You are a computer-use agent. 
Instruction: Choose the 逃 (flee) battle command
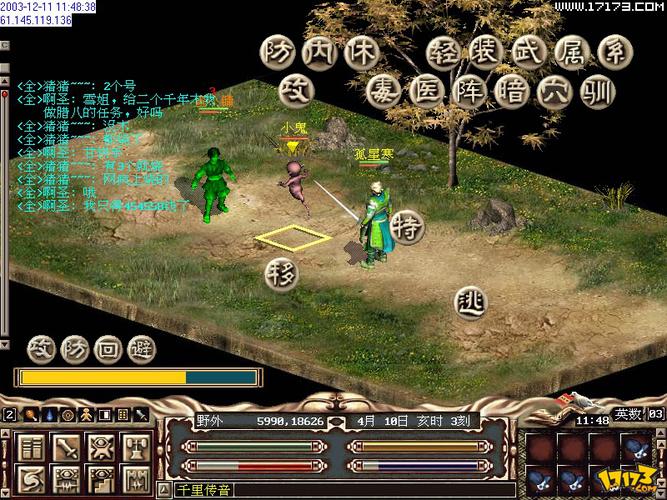[x=470, y=300]
